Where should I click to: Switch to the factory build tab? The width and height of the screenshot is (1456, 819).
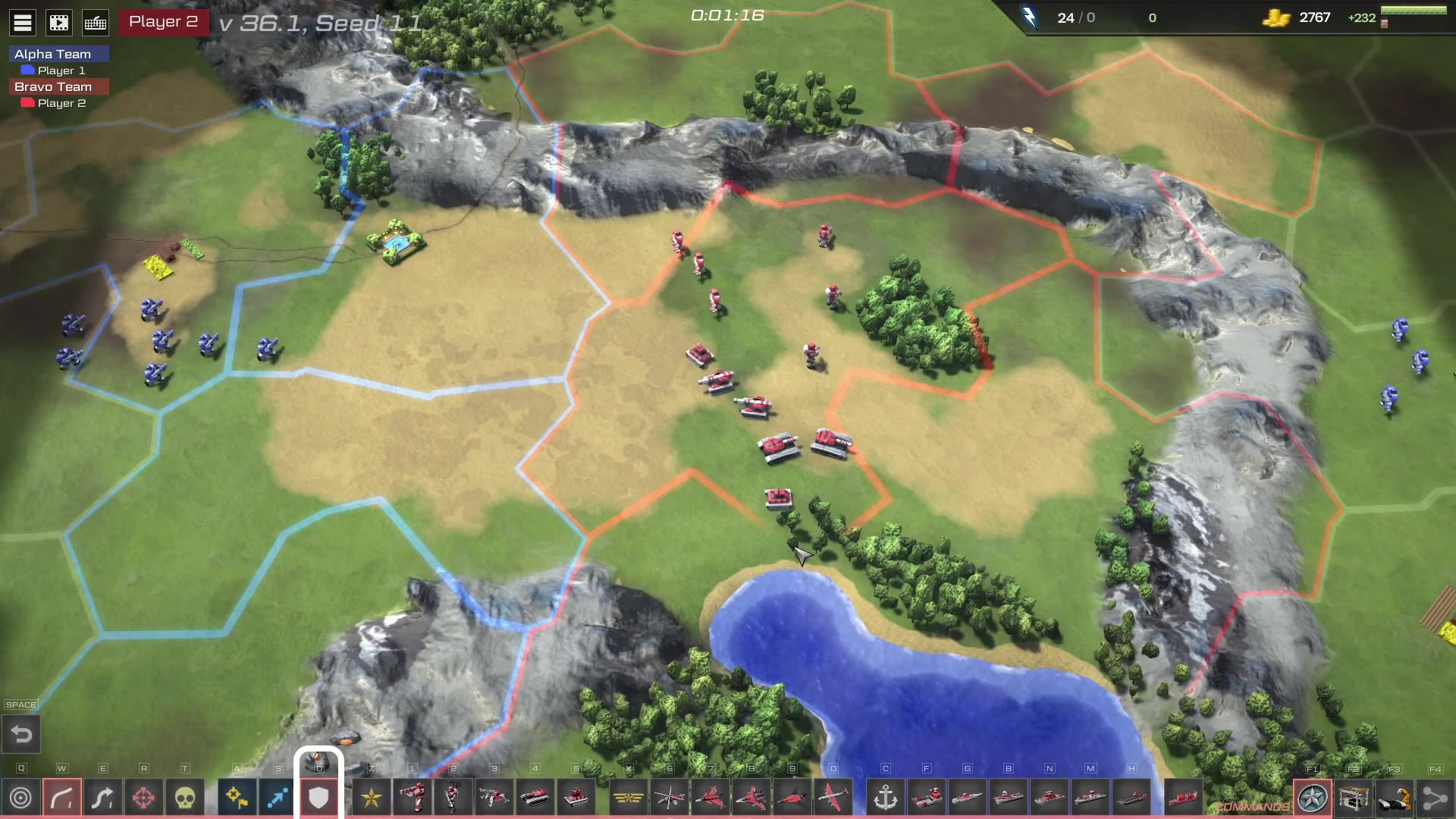click(x=1354, y=798)
